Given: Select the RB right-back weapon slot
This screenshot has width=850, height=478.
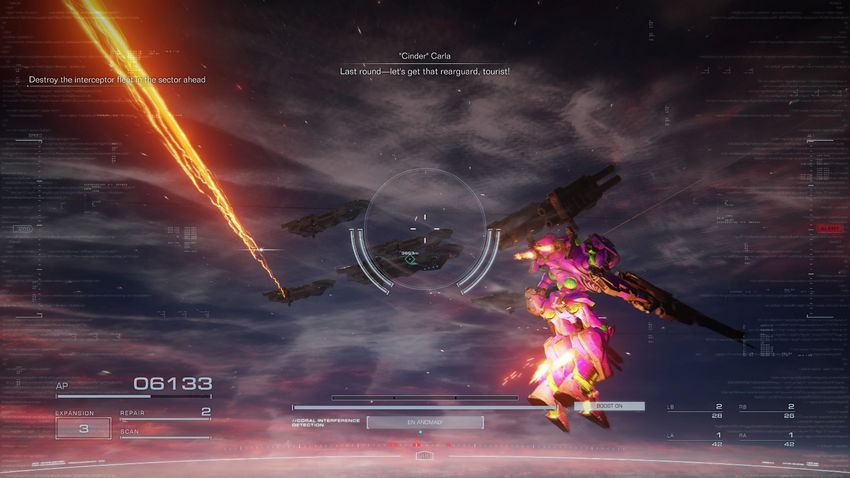Looking at the screenshot, I should tap(777, 411).
